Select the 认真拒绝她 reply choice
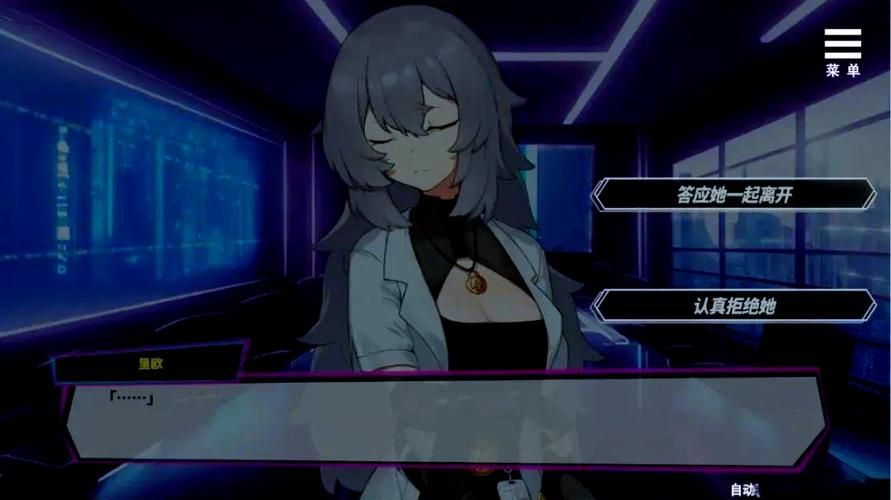Screen dimensions: 891x500 734,306
